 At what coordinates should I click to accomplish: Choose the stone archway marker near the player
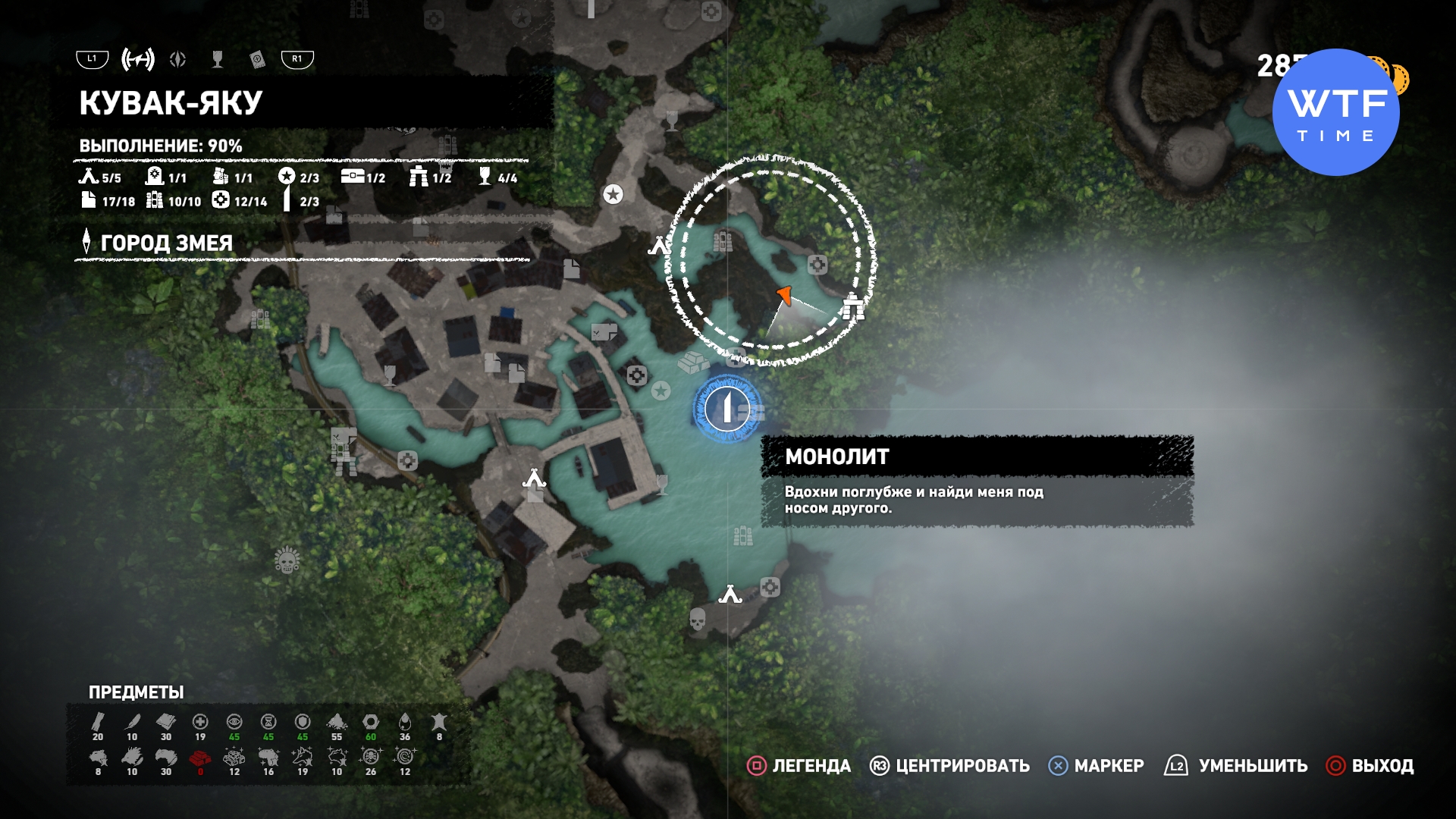tap(853, 306)
